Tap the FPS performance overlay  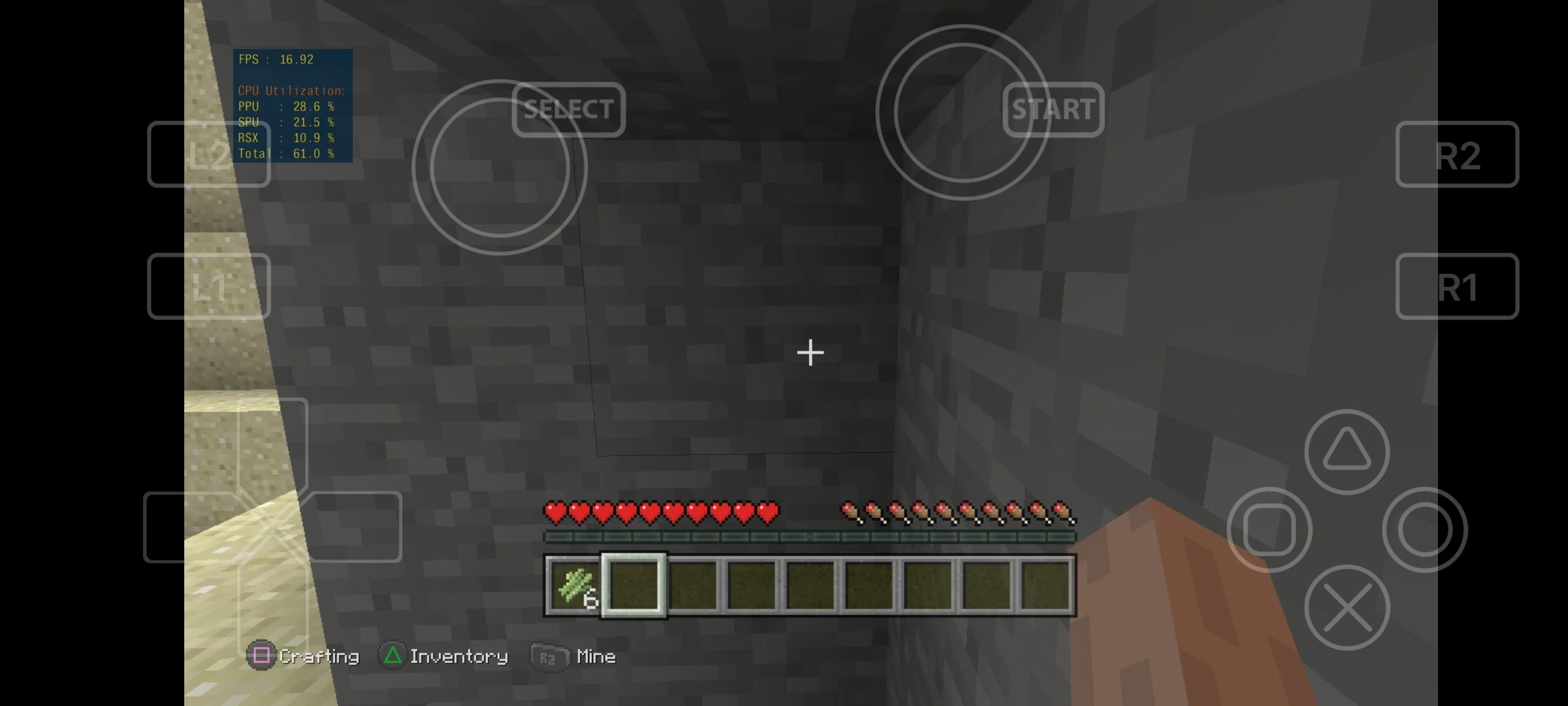tap(293, 105)
